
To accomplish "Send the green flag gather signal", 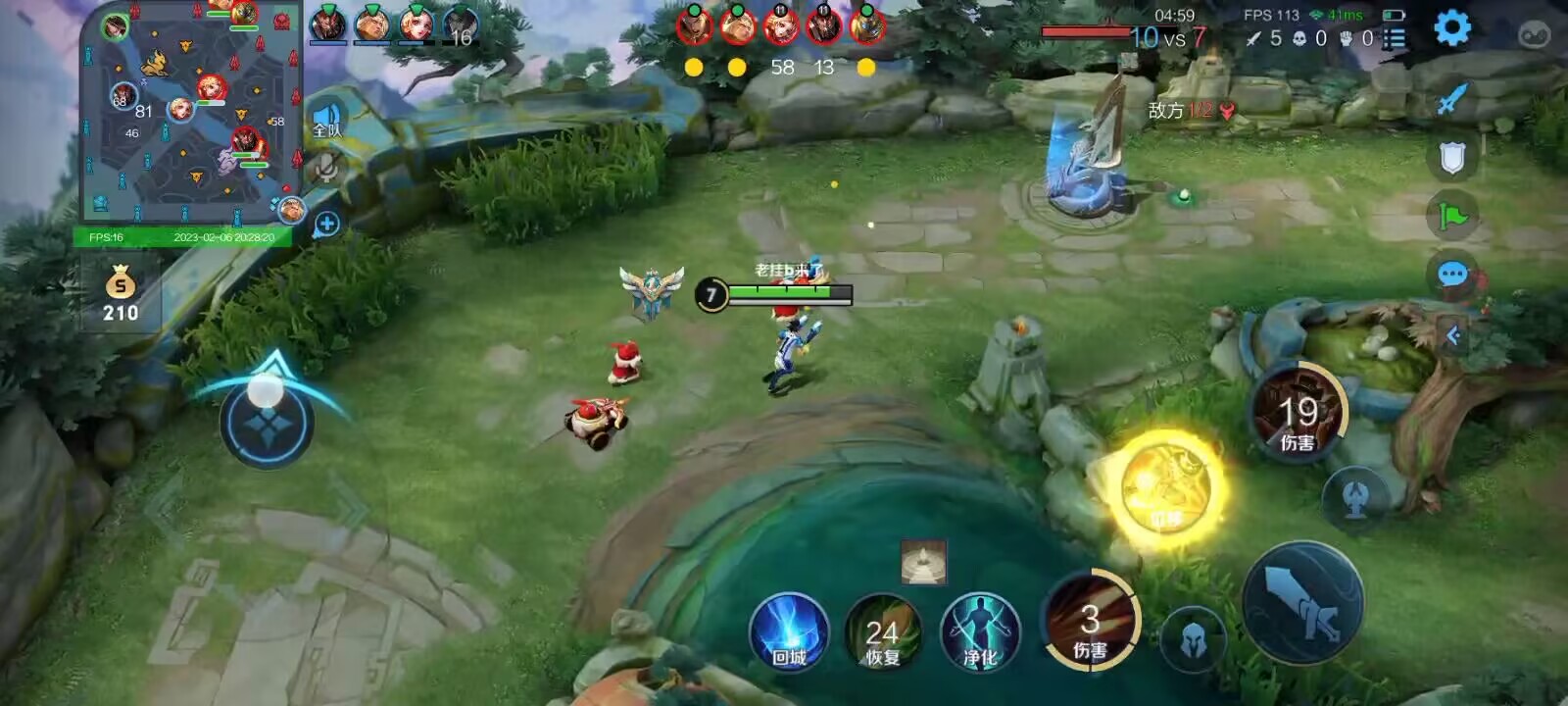I will coord(1451,215).
